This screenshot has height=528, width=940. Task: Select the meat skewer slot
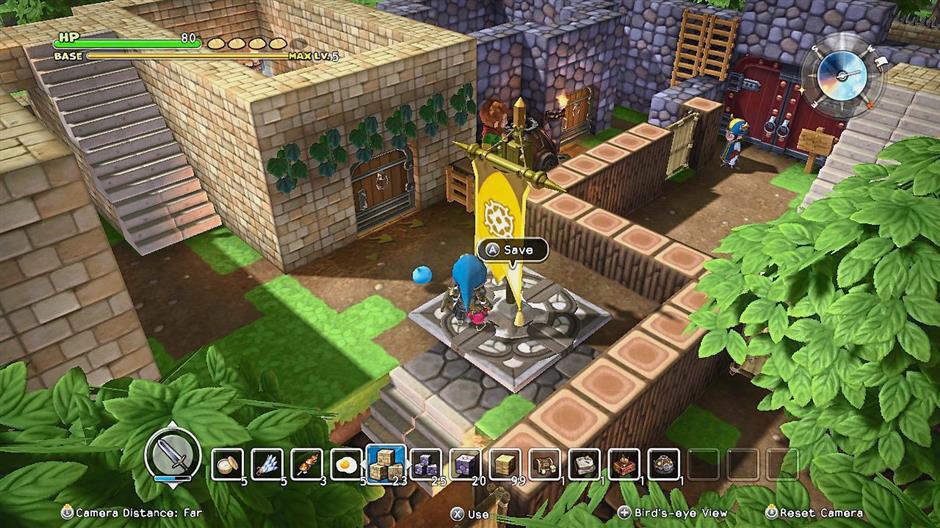(307, 464)
